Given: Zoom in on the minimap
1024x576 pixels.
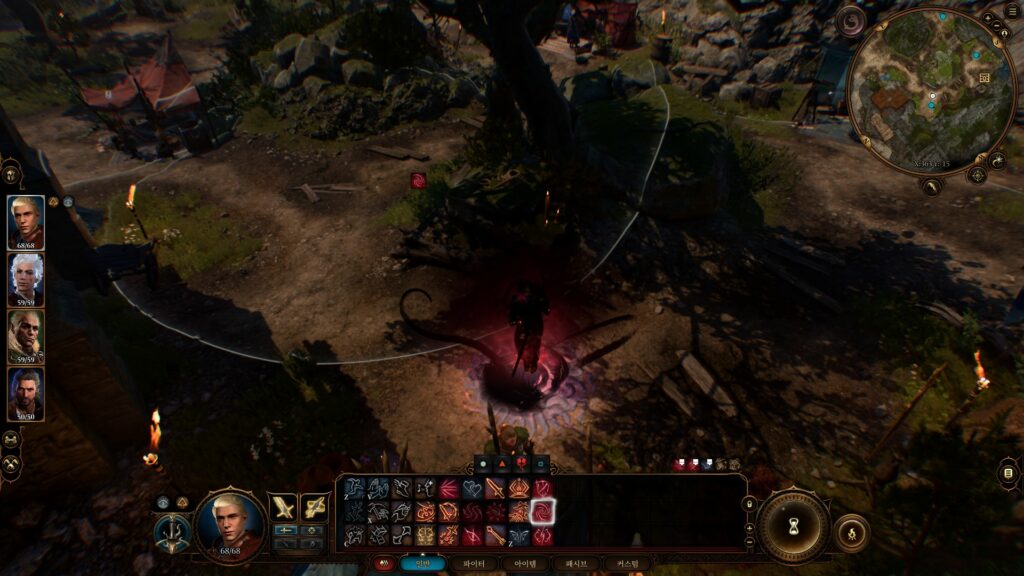Looking at the screenshot, I should click(x=988, y=18).
